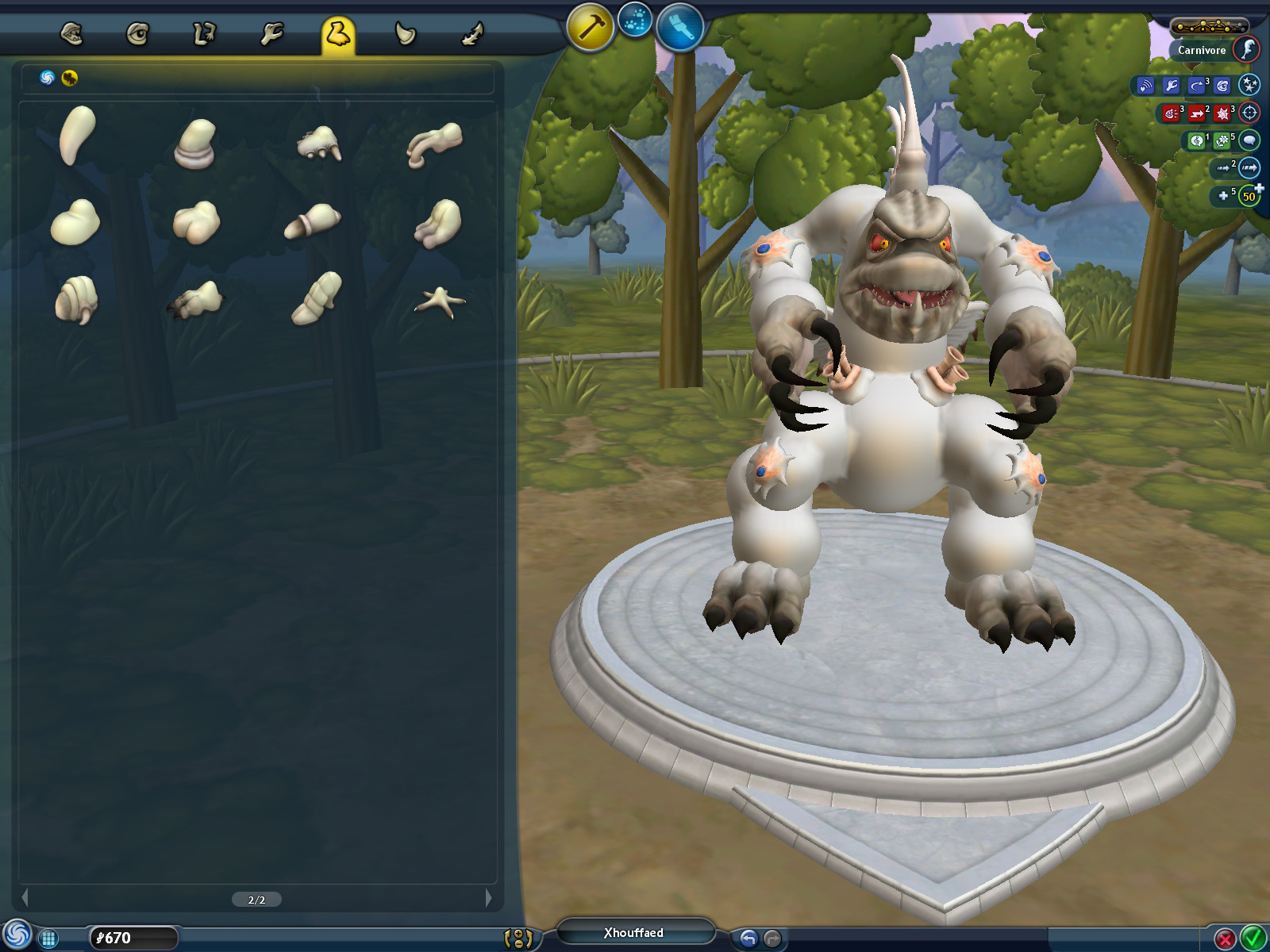Toggle the creature parts filter beside it
This screenshot has width=1270, height=952.
point(68,78)
